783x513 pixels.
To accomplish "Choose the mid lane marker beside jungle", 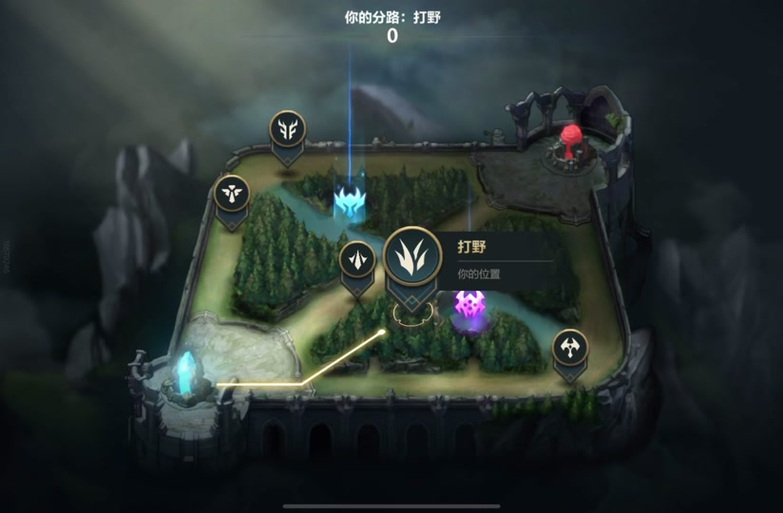I will (357, 260).
